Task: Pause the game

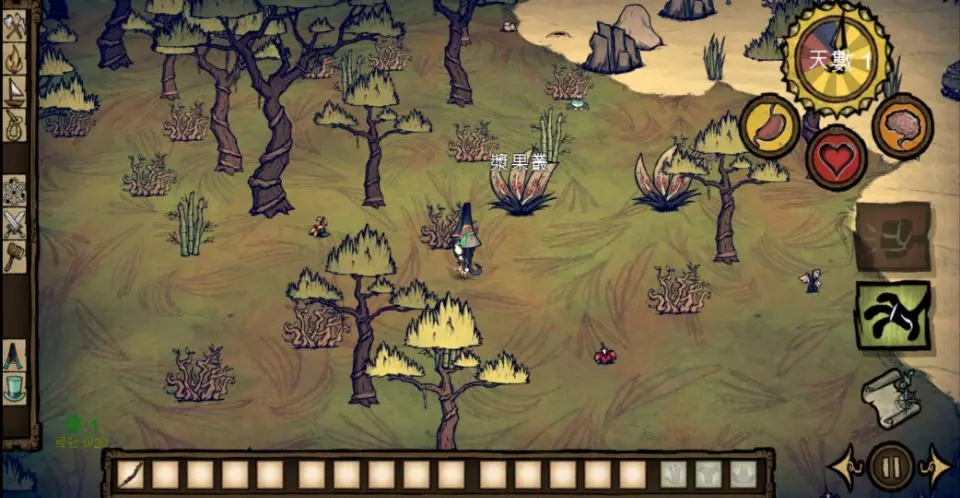Action: tap(890, 466)
